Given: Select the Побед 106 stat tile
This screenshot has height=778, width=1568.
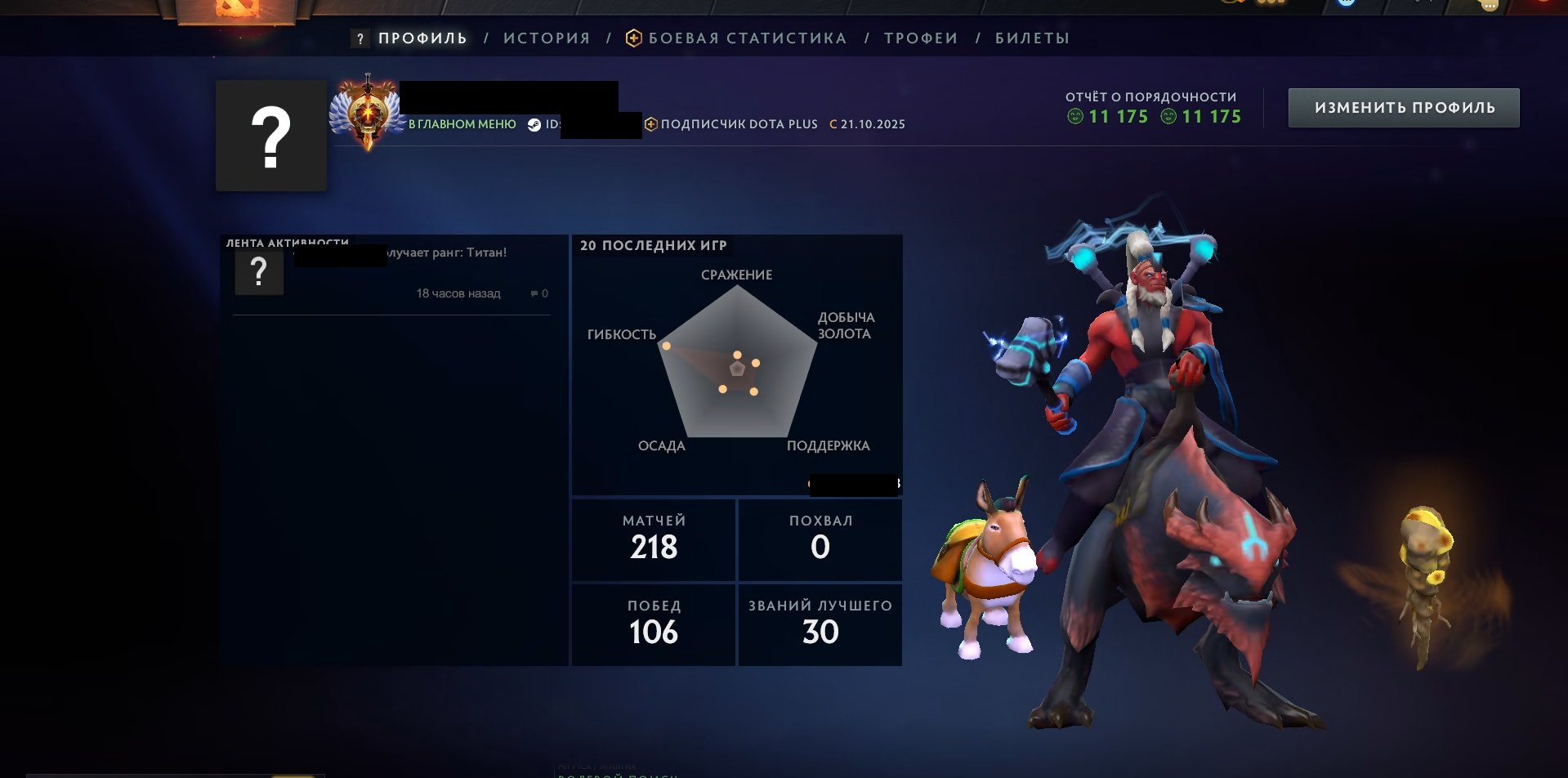Looking at the screenshot, I should click(x=654, y=624).
